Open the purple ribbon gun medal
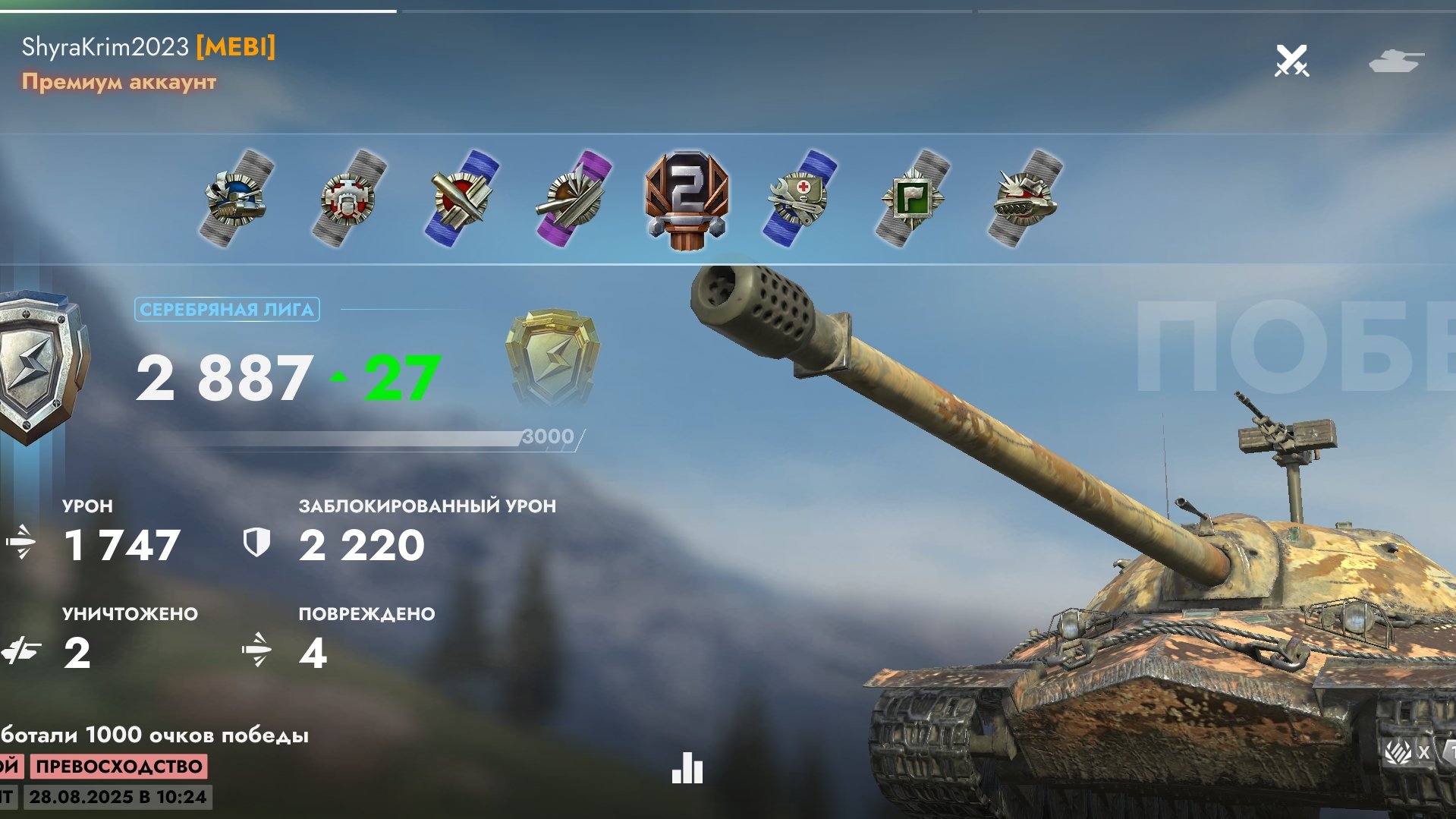This screenshot has width=1456, height=819. click(574, 199)
